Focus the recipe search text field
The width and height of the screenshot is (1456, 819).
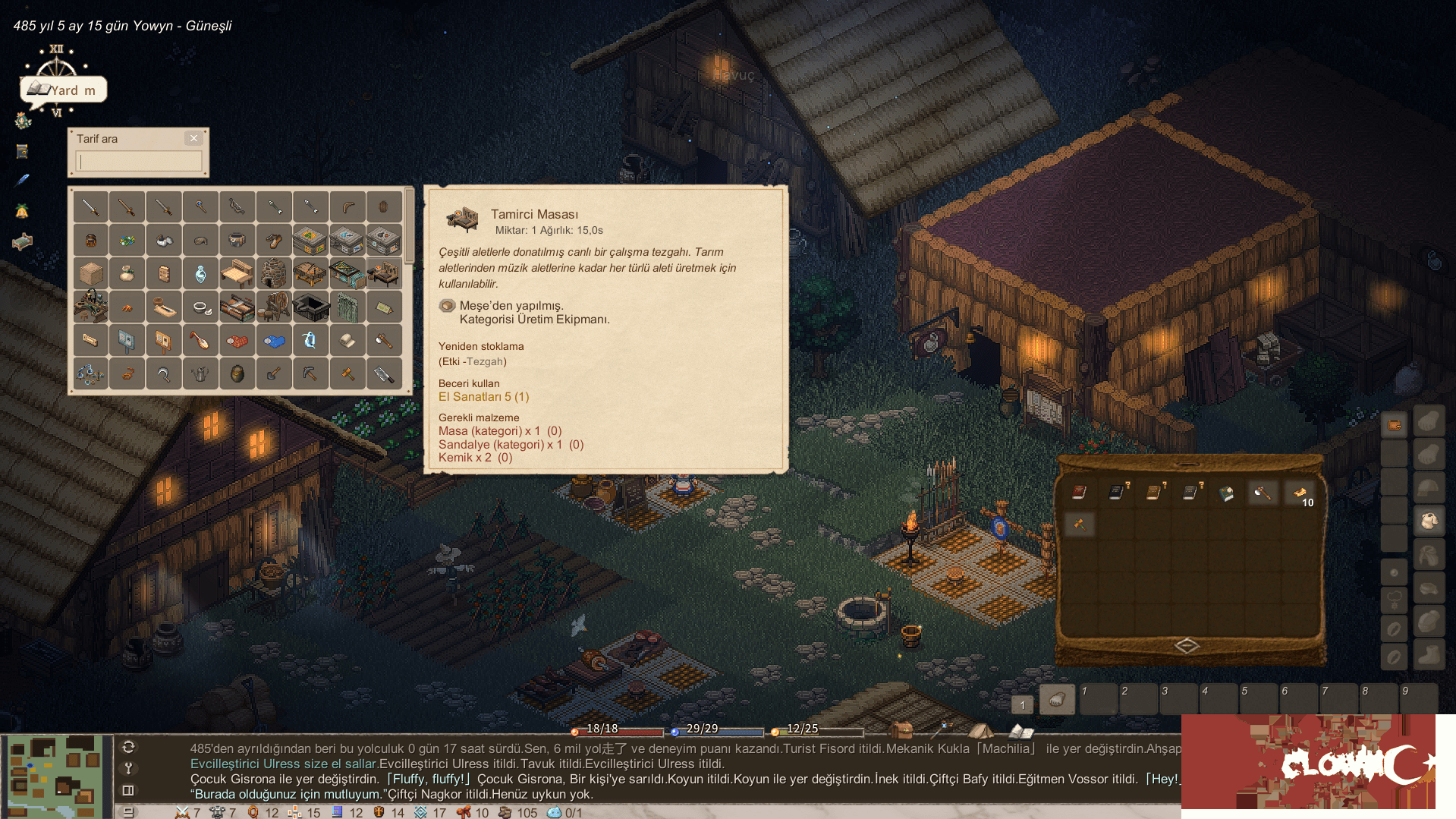click(x=140, y=161)
